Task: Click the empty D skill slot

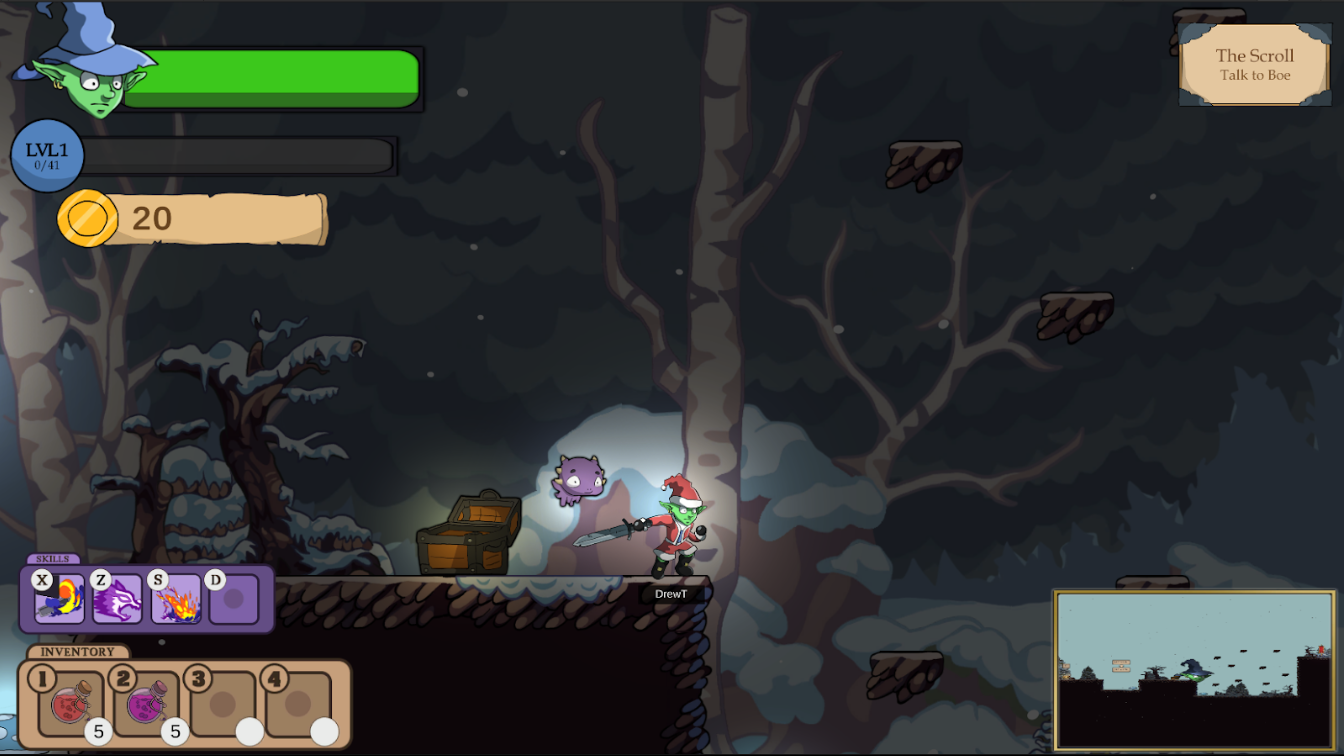Action: [x=236, y=600]
